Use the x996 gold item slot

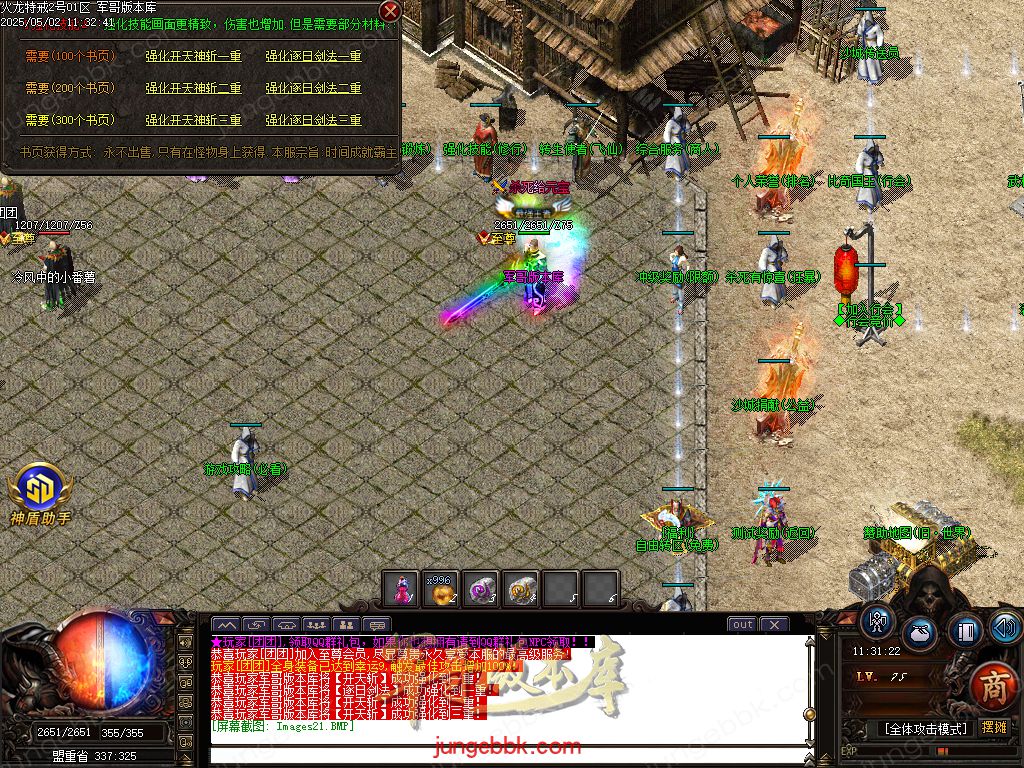point(441,588)
